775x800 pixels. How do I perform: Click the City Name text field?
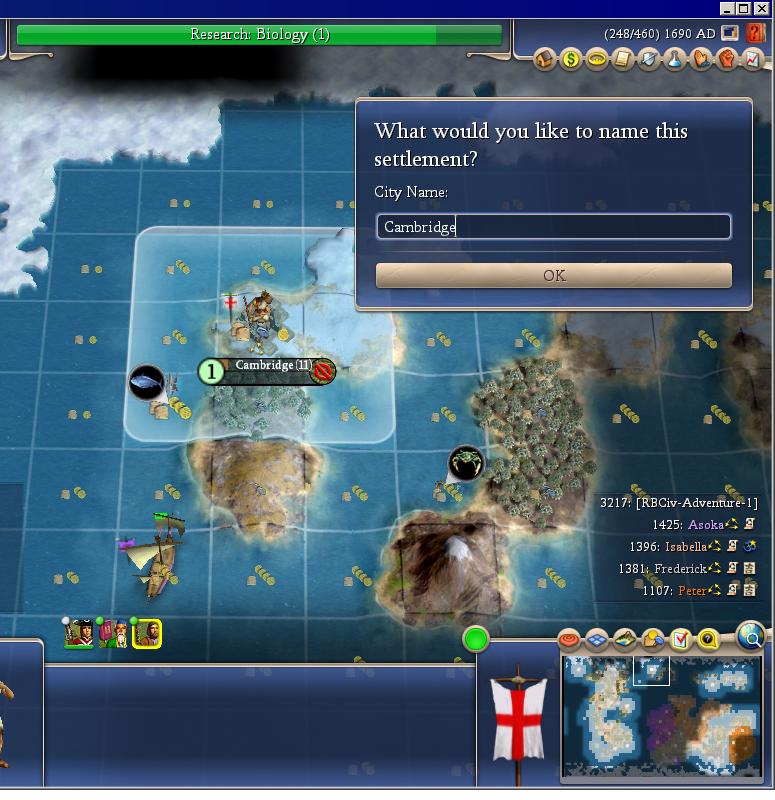(553, 227)
